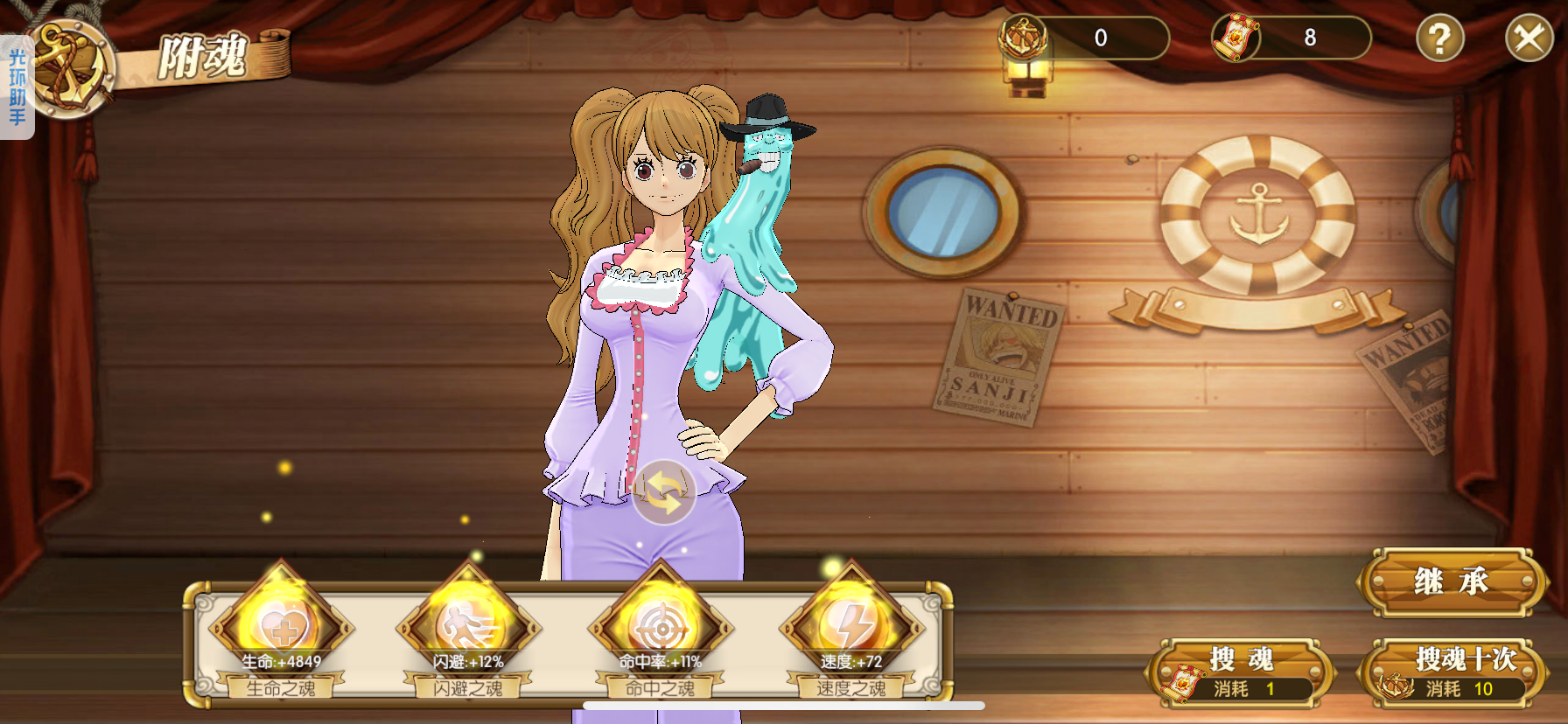
Task: Tap the soul scroll ticket currency icon
Action: (1235, 38)
